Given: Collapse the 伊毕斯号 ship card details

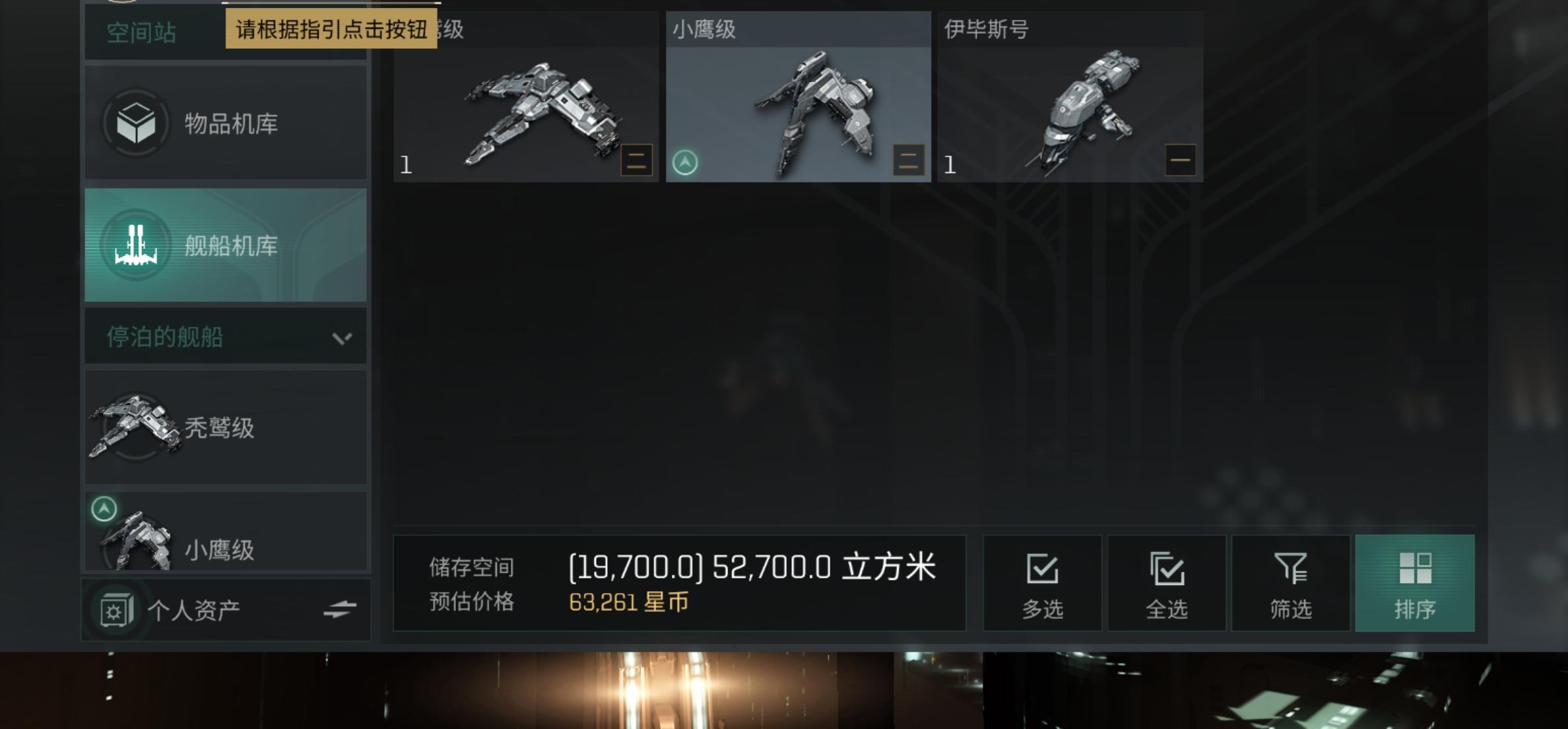Looking at the screenshot, I should coord(1181,159).
